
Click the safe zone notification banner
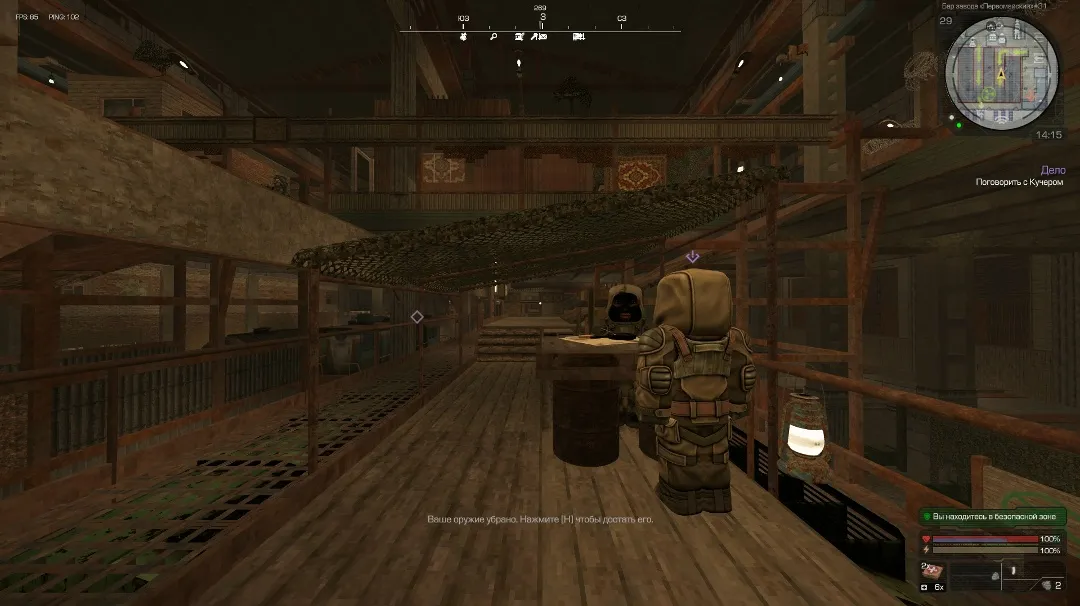pyautogui.click(x=992, y=516)
